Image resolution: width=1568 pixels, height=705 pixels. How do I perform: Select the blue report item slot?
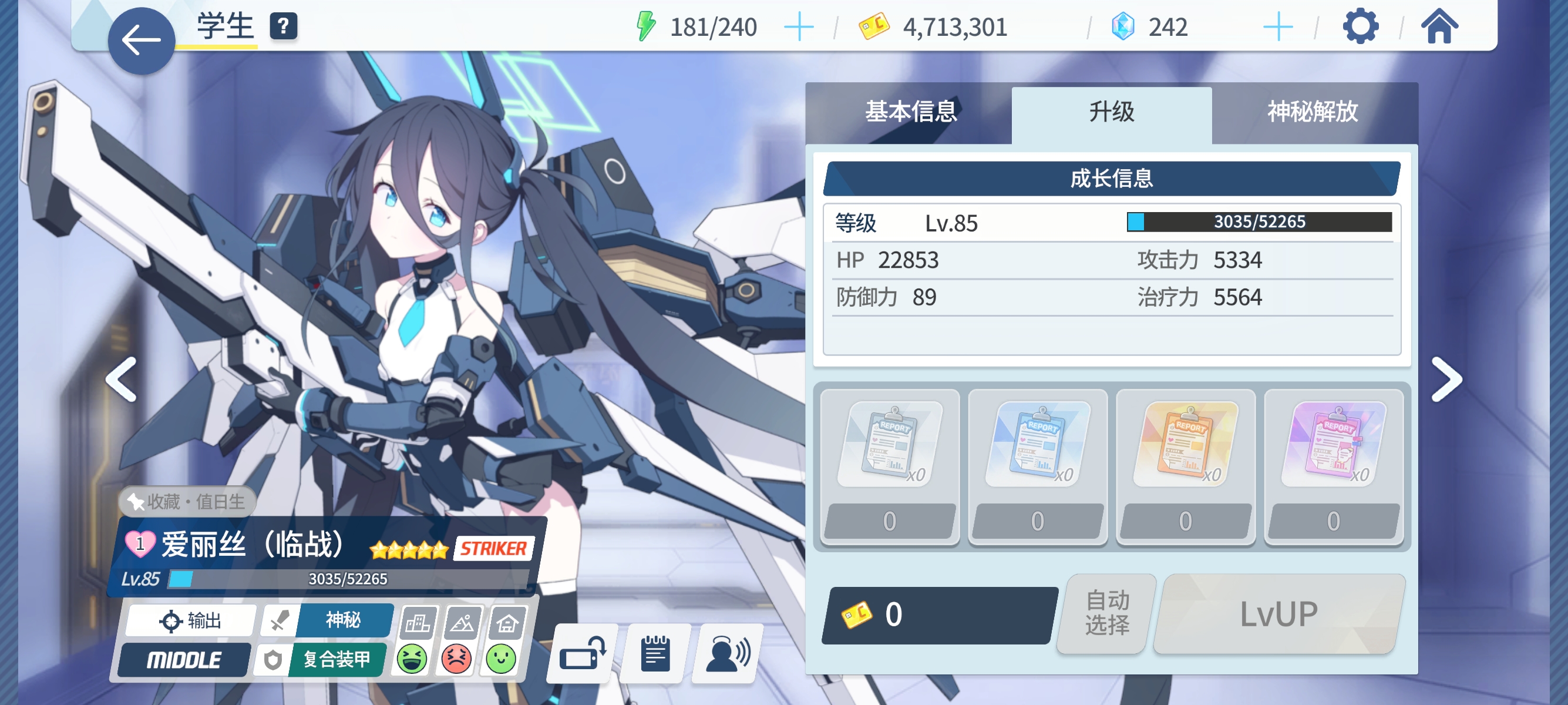point(1038,444)
